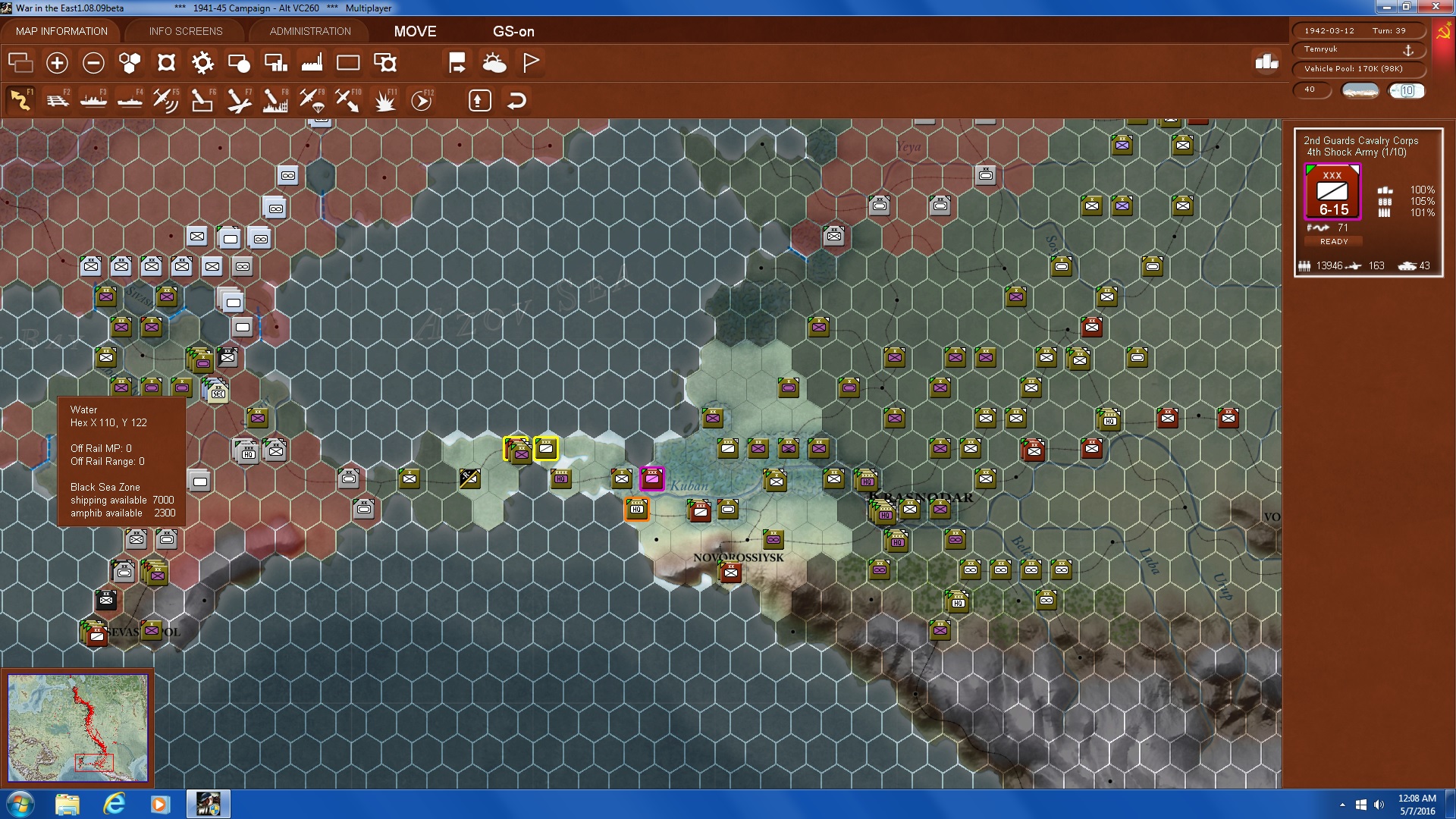Toggle the hex grid overlay icon
1456x819 pixels.
tap(129, 64)
